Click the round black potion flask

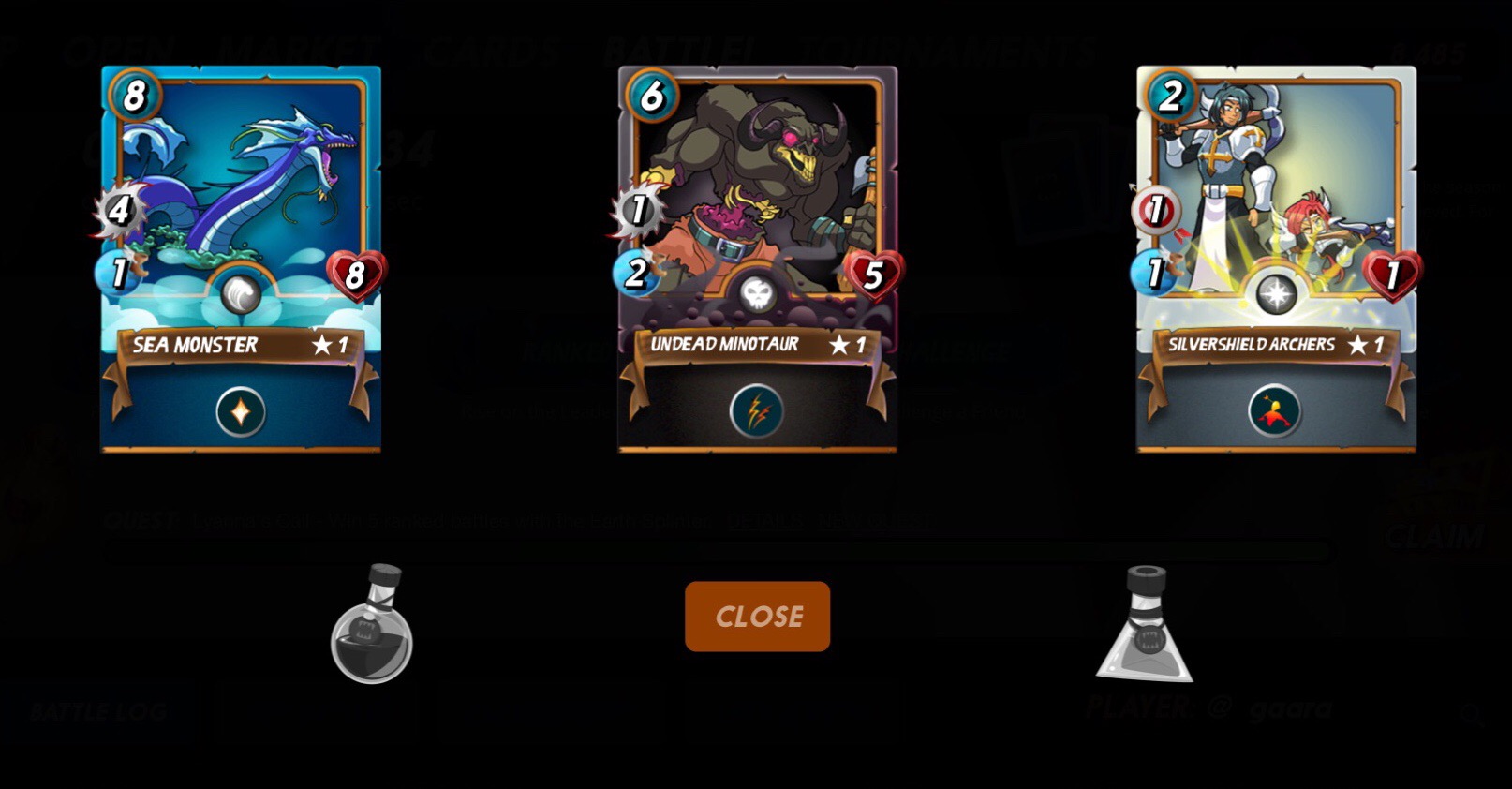point(372,627)
